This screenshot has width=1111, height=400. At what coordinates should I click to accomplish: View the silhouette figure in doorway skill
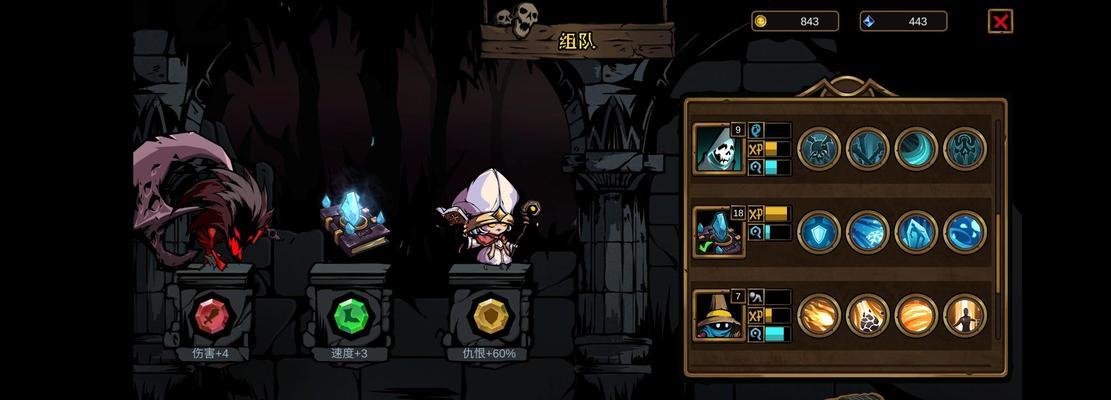[x=965, y=315]
